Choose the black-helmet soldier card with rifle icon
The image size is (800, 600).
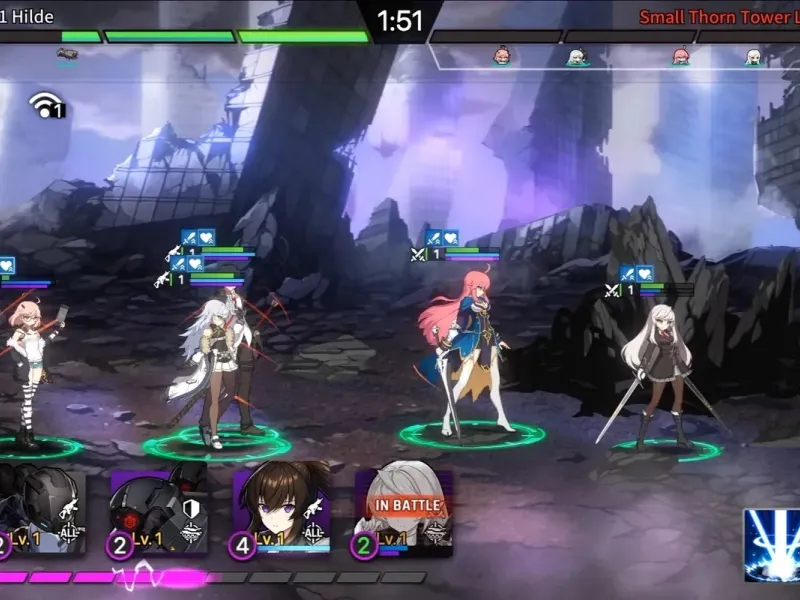point(42,512)
